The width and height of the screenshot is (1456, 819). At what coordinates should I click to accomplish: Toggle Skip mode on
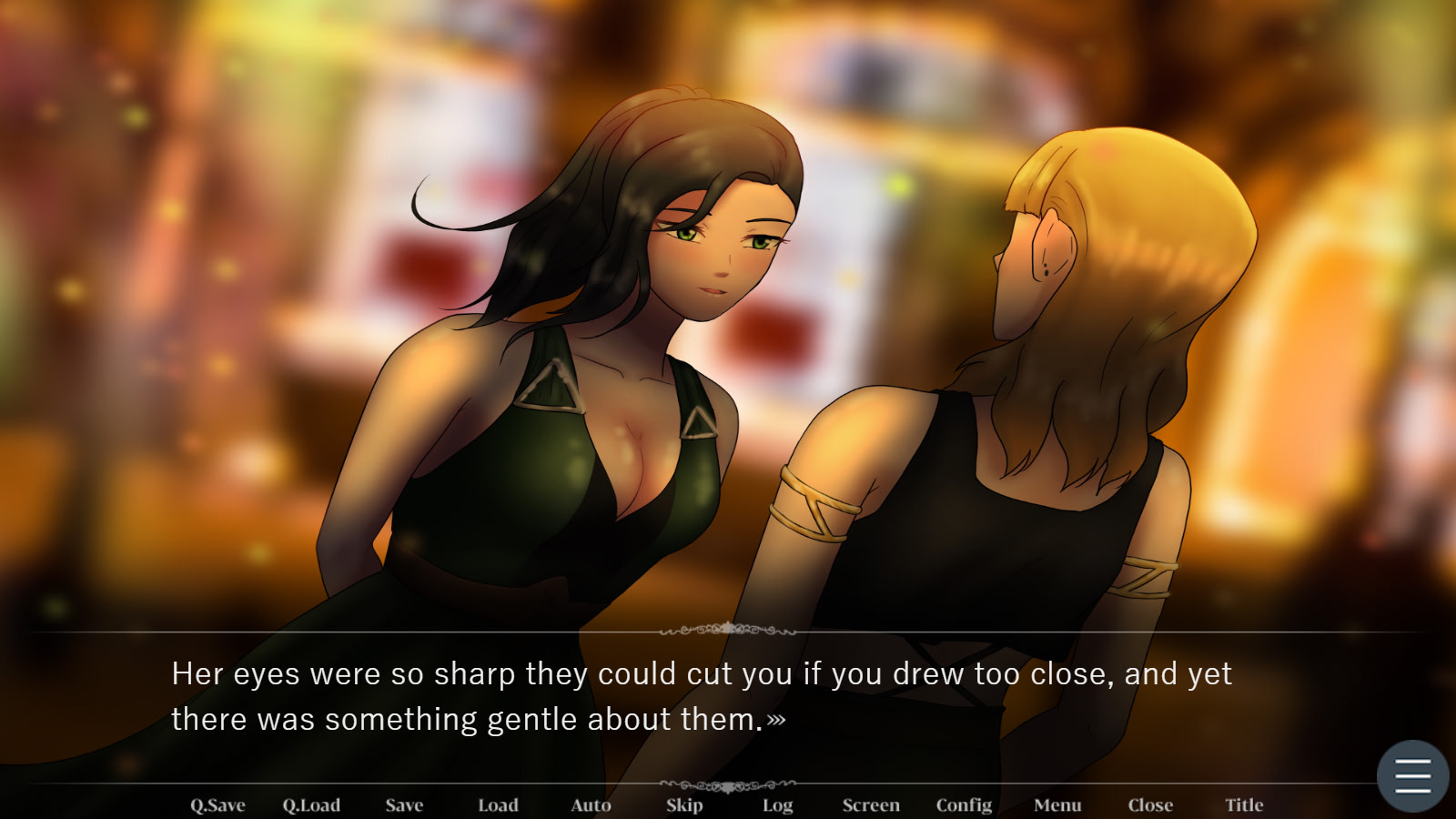684,804
